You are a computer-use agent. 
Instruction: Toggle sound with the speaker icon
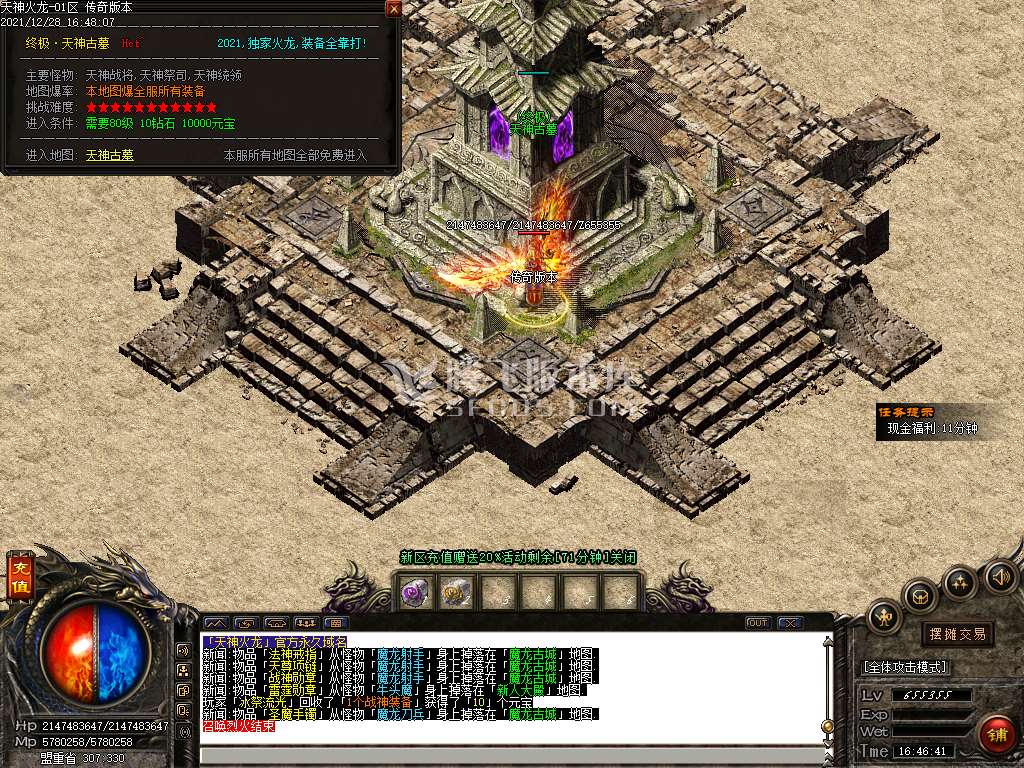tap(999, 577)
